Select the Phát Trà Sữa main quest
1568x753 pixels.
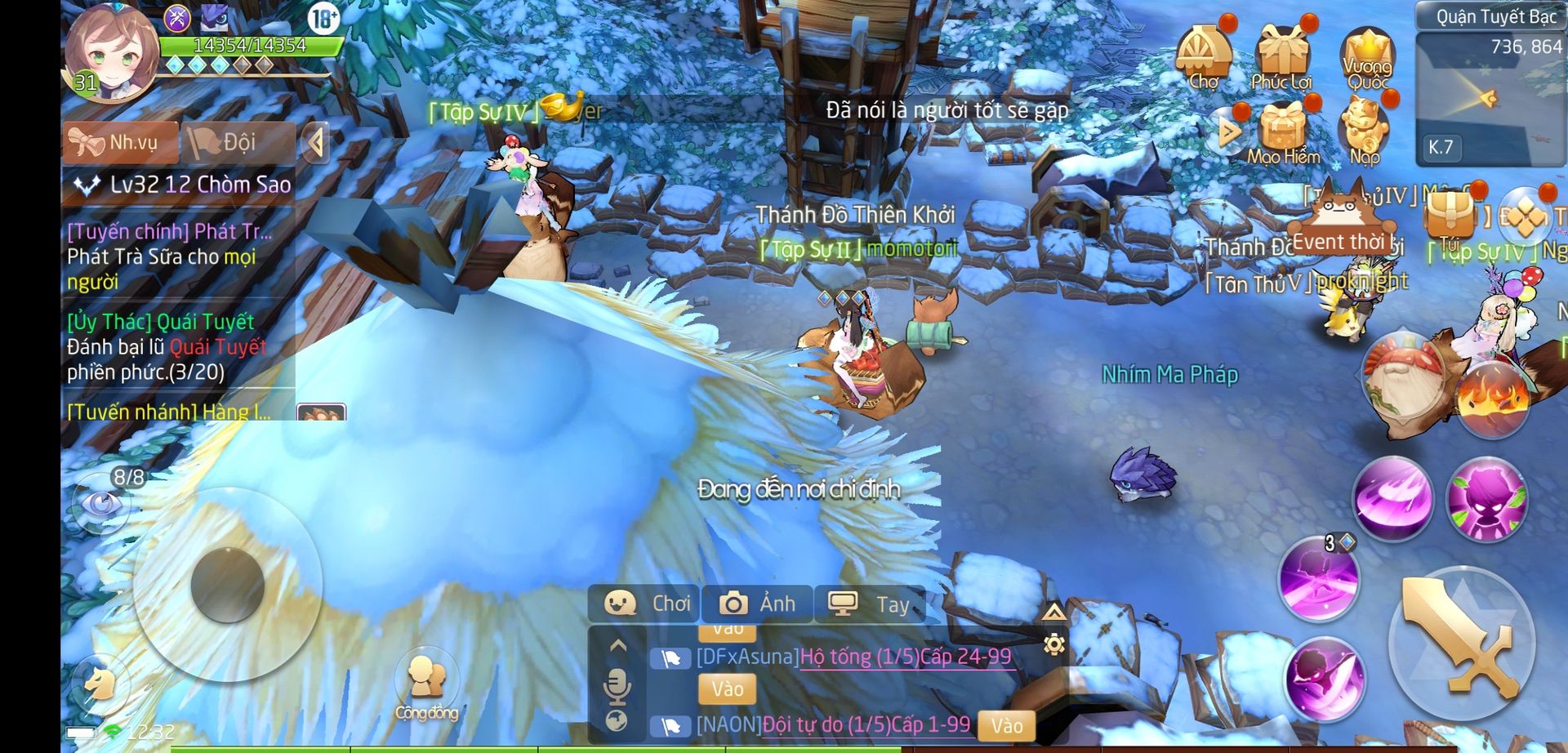click(x=171, y=256)
